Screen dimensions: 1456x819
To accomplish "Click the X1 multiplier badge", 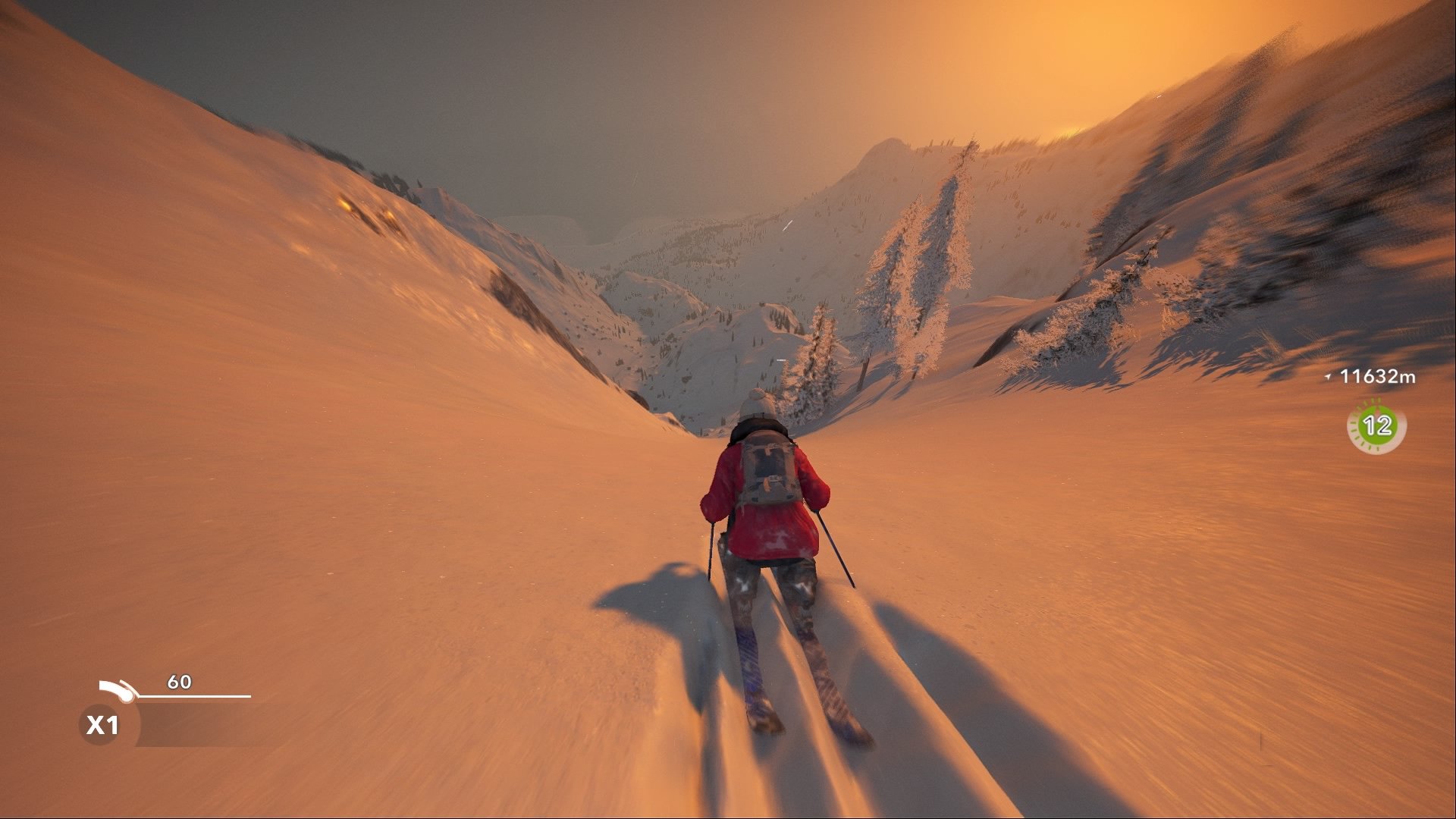I will 102,725.
